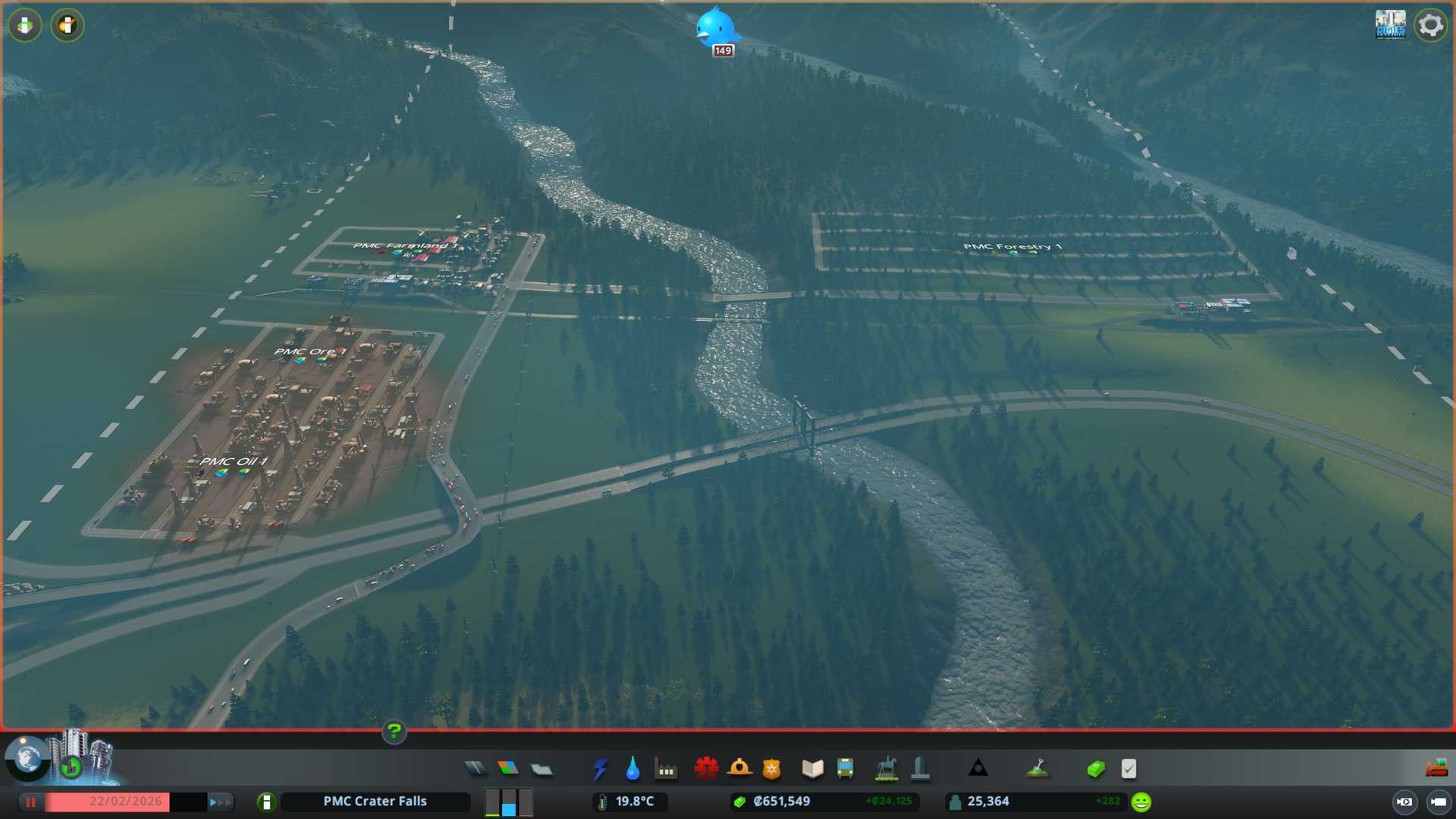The image size is (1456, 819).
Task: Open the Roads build menu
Action: (475, 769)
